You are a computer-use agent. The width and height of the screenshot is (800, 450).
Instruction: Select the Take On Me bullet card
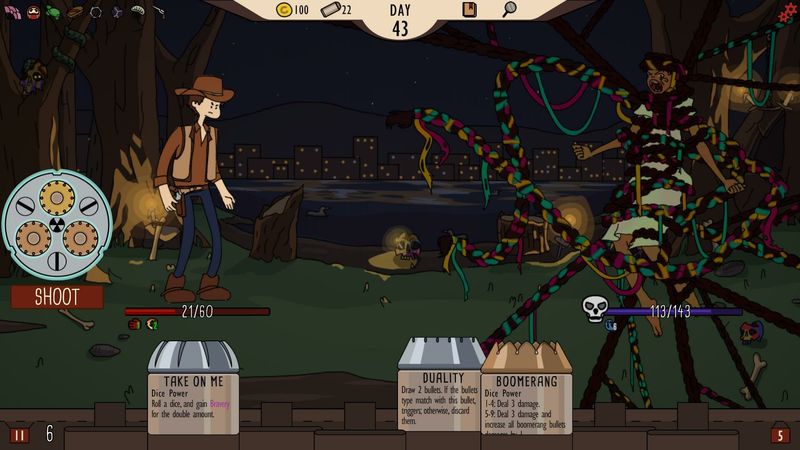[x=193, y=390]
